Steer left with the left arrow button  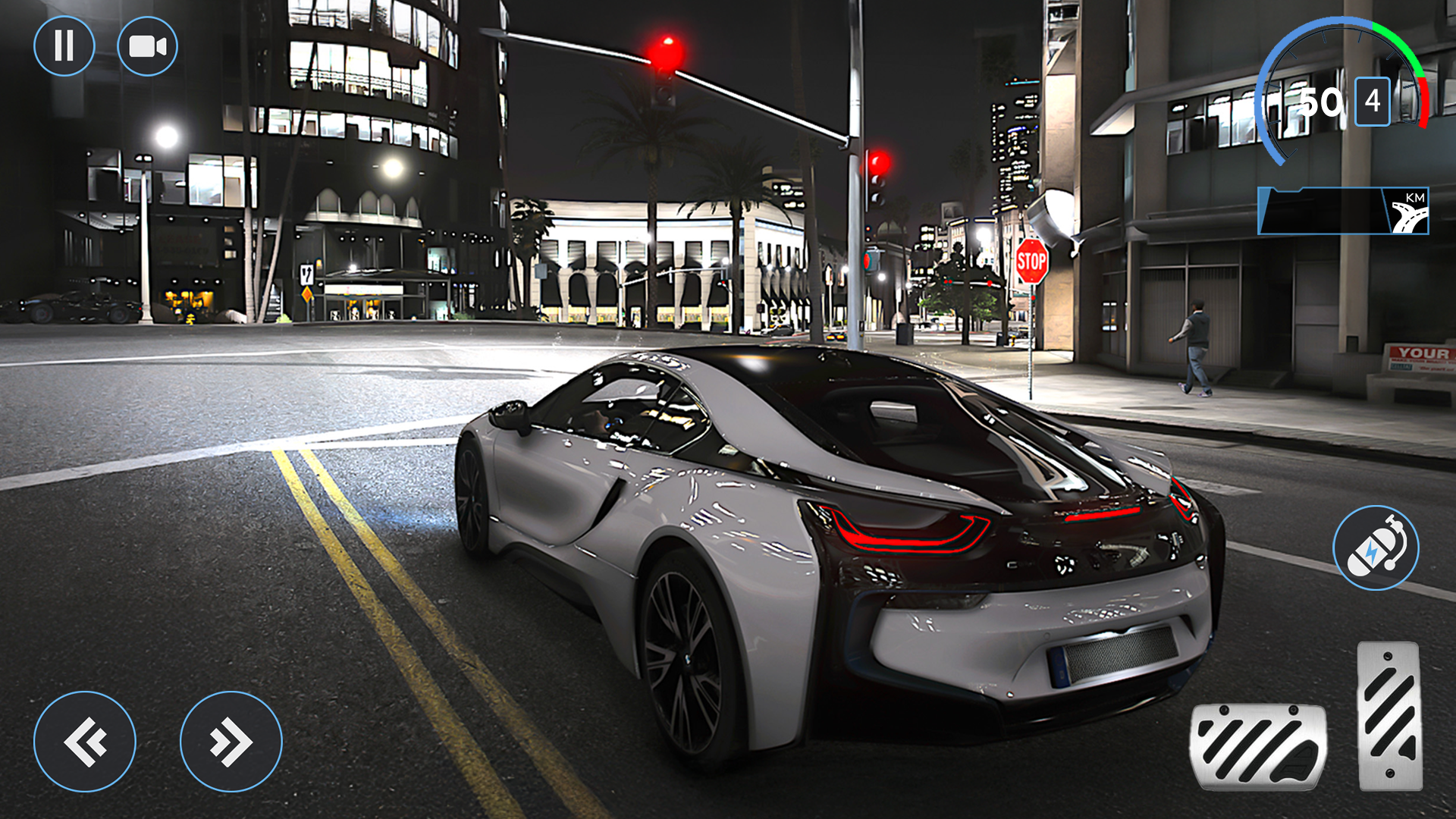click(x=85, y=742)
